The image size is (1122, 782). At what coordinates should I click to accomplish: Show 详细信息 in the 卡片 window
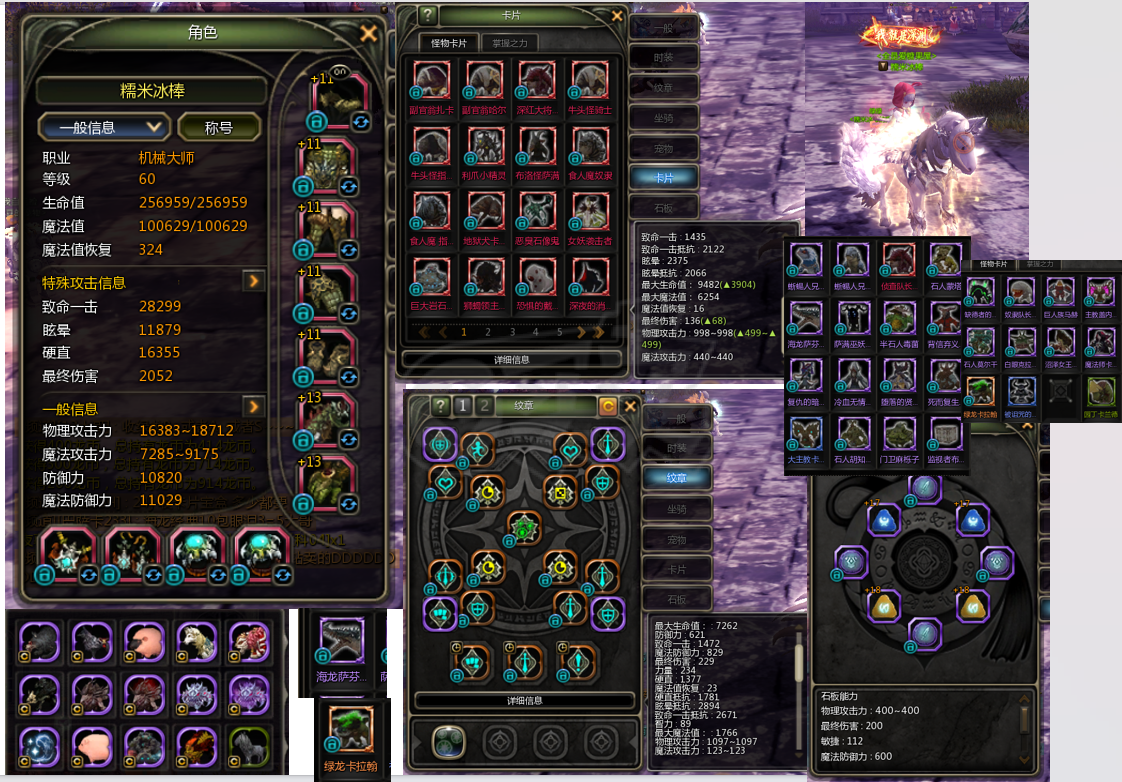point(511,358)
